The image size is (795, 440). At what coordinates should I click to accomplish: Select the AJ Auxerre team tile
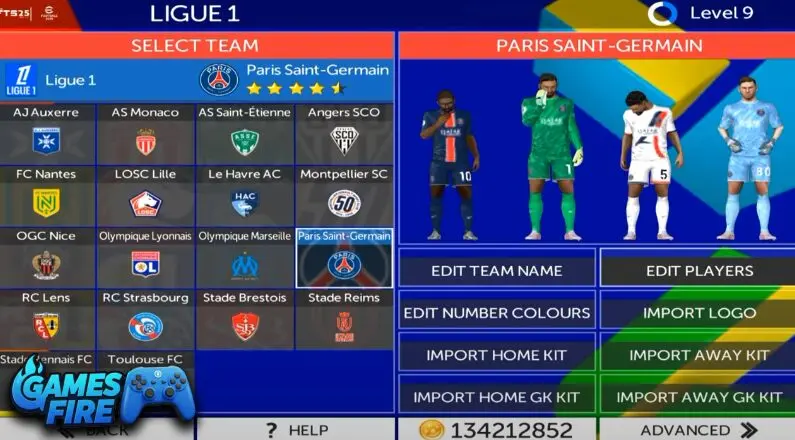[x=48, y=134]
